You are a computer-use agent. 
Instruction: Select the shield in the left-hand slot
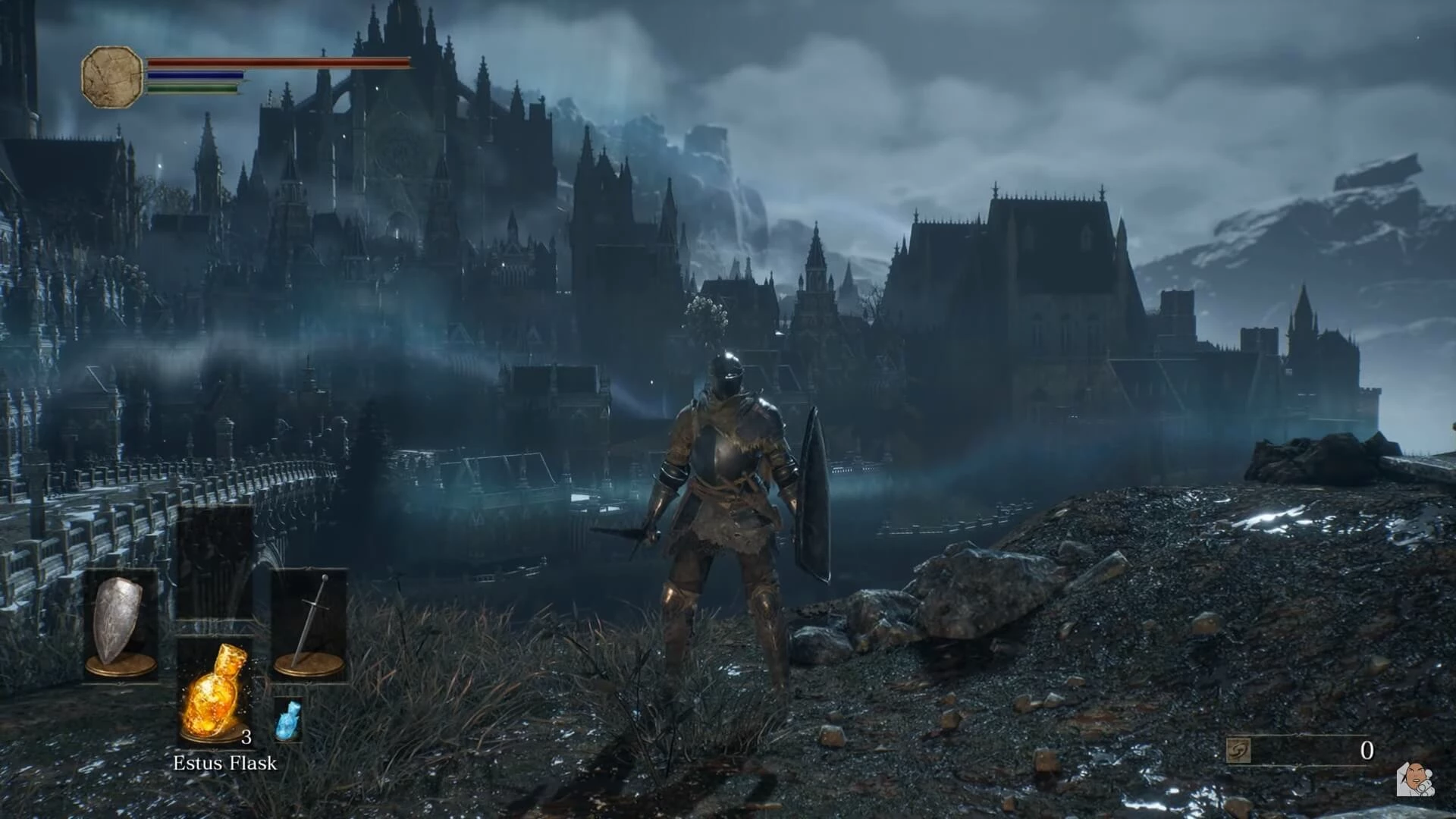(x=120, y=623)
